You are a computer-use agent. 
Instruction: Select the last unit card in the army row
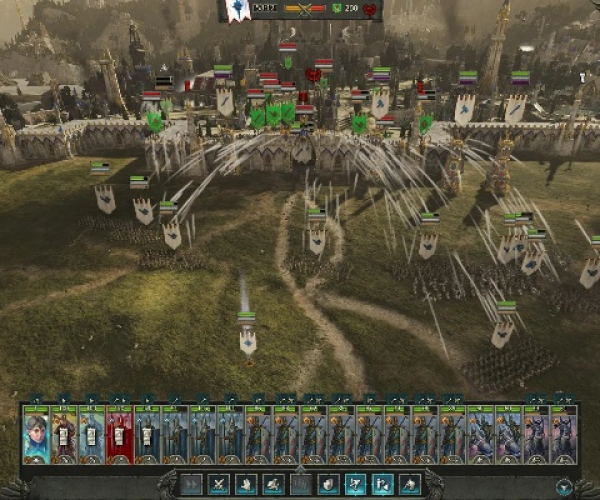pos(563,435)
